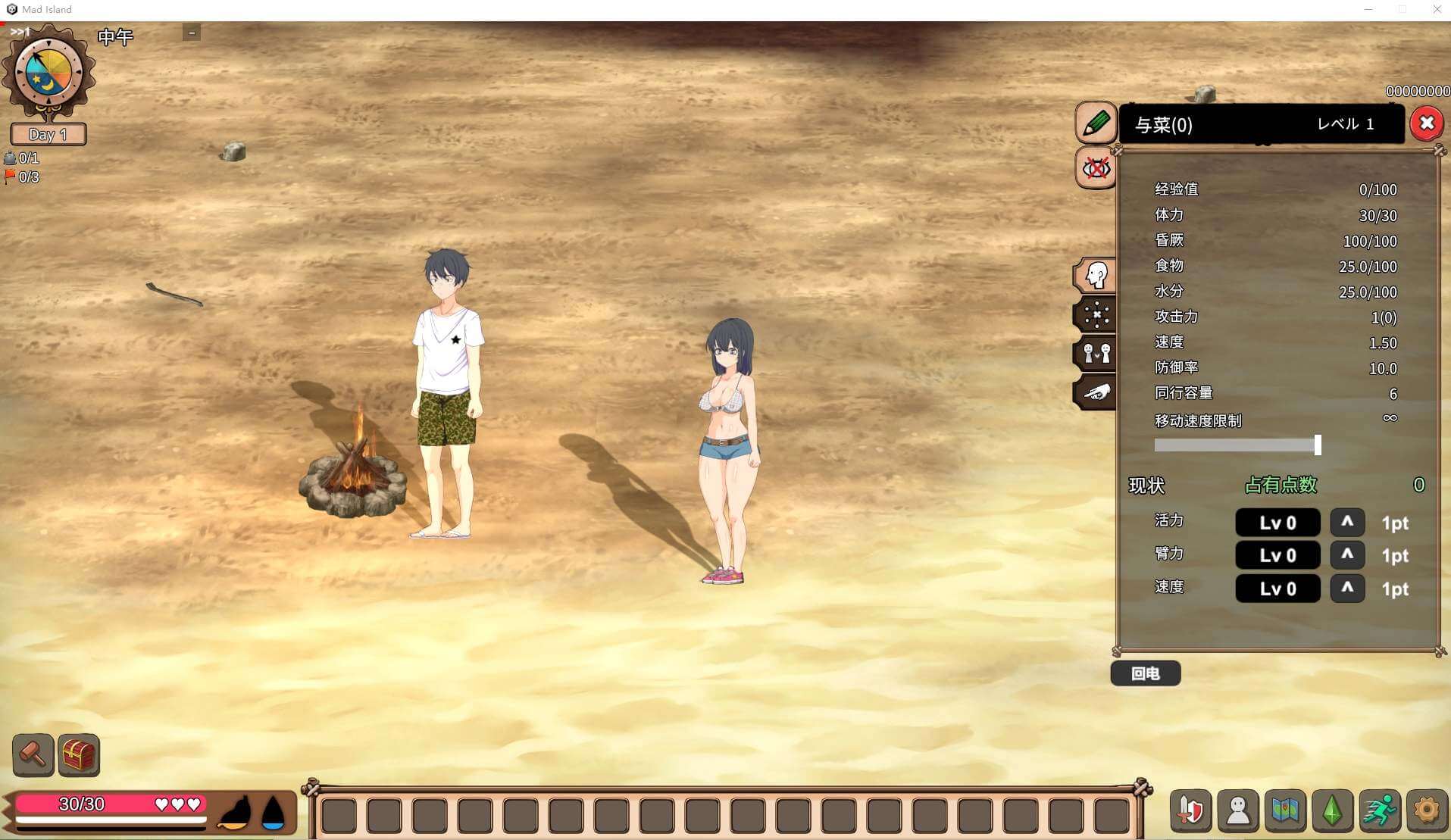This screenshot has width=1451, height=840.
Task: Open the crafting hammer menu
Action: [33, 754]
